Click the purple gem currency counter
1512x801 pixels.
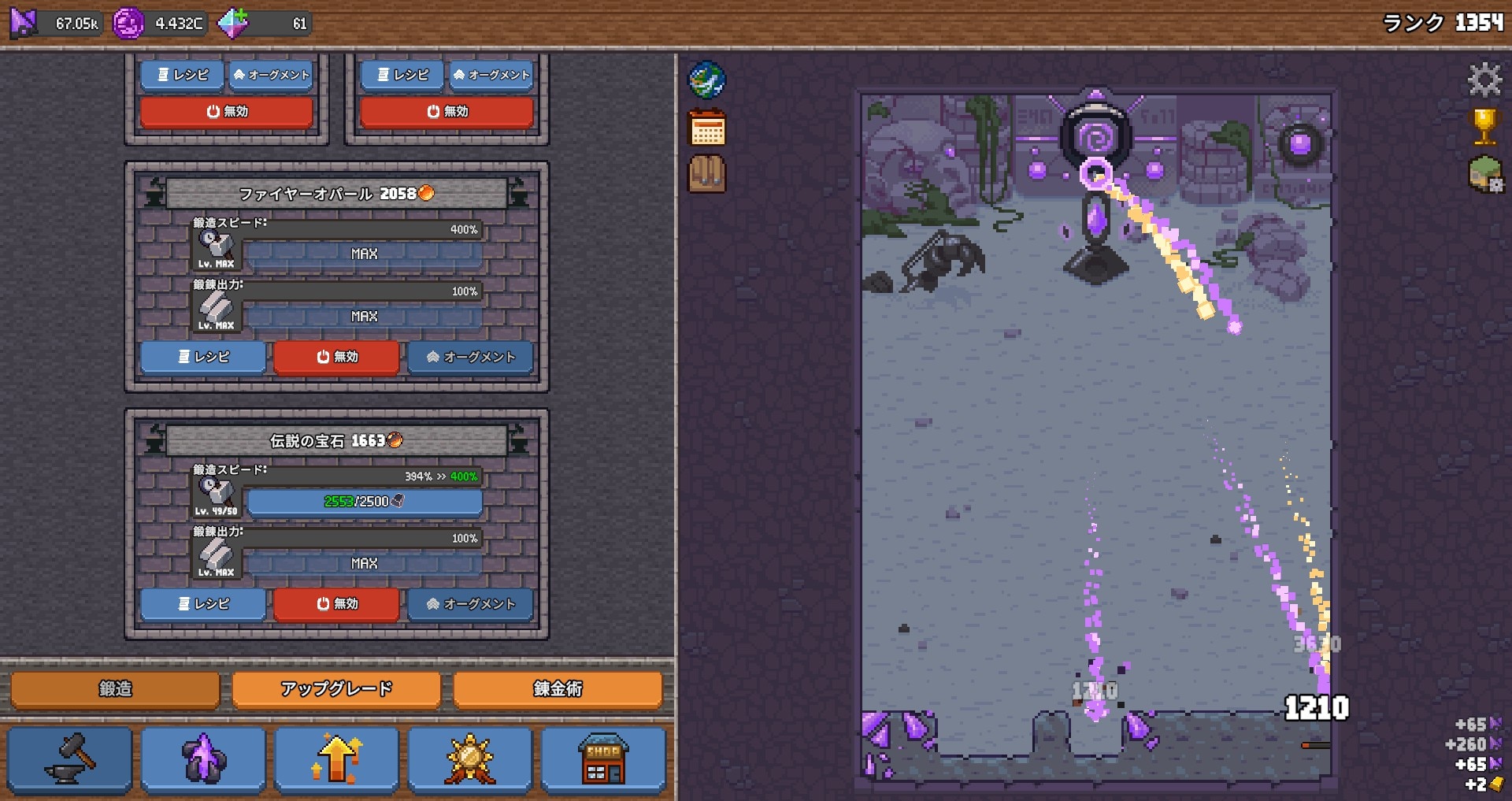[x=161, y=21]
